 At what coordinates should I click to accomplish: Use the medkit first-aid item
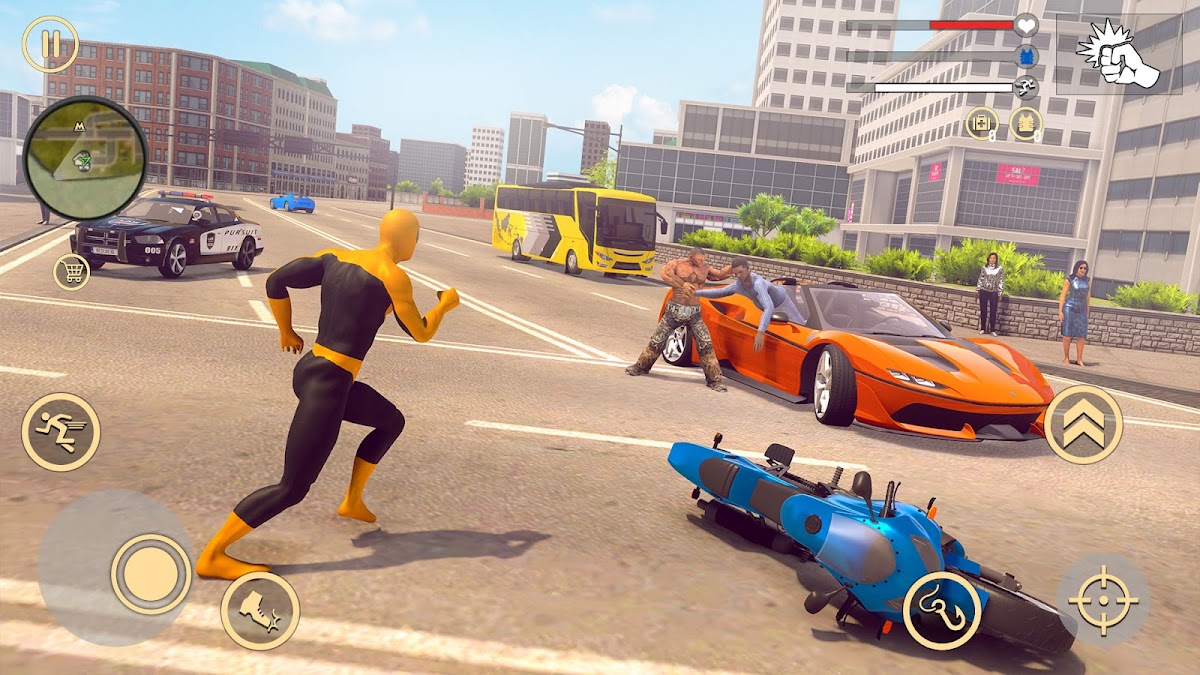click(x=982, y=124)
